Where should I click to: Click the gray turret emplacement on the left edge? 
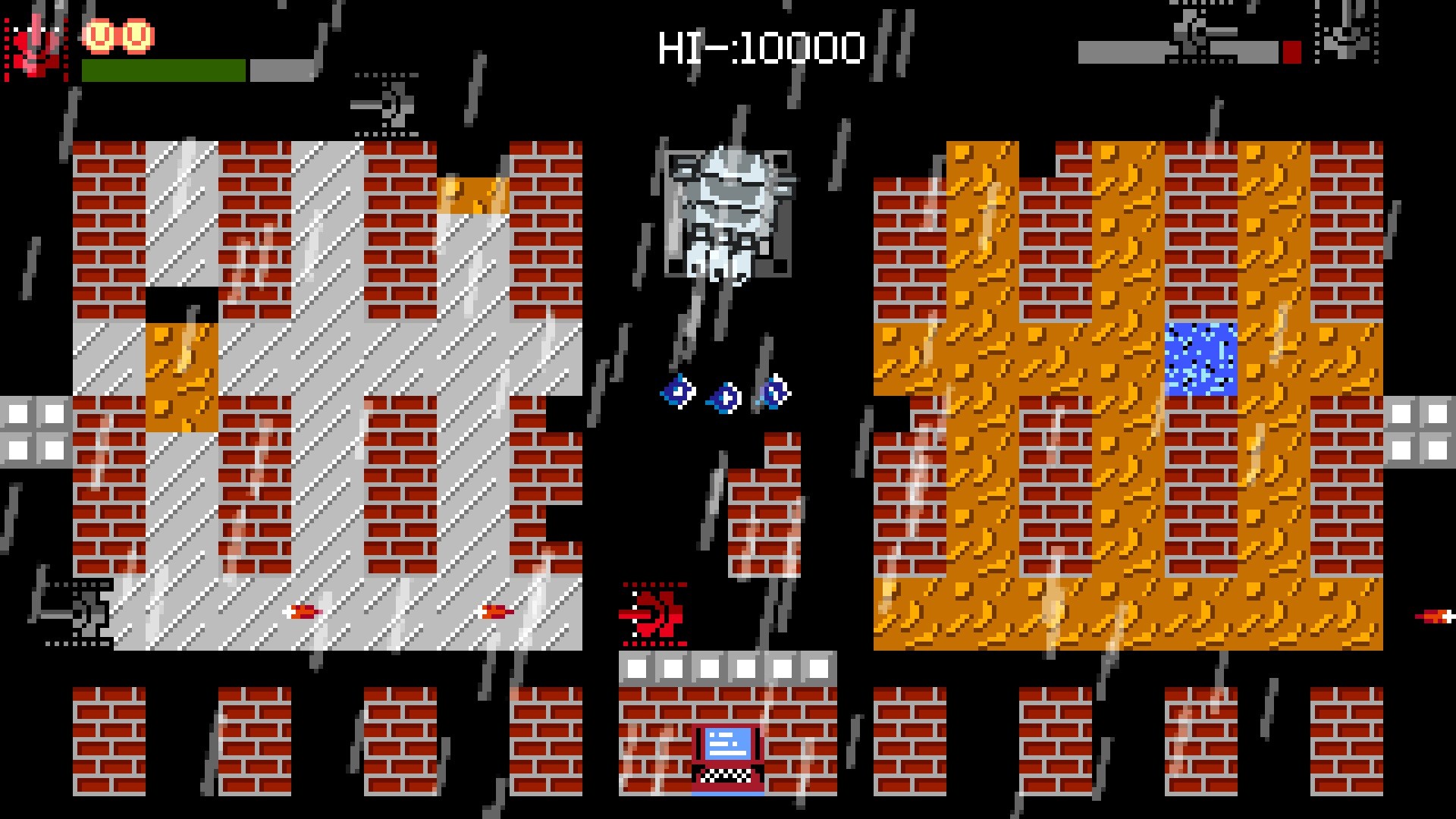coord(83,614)
